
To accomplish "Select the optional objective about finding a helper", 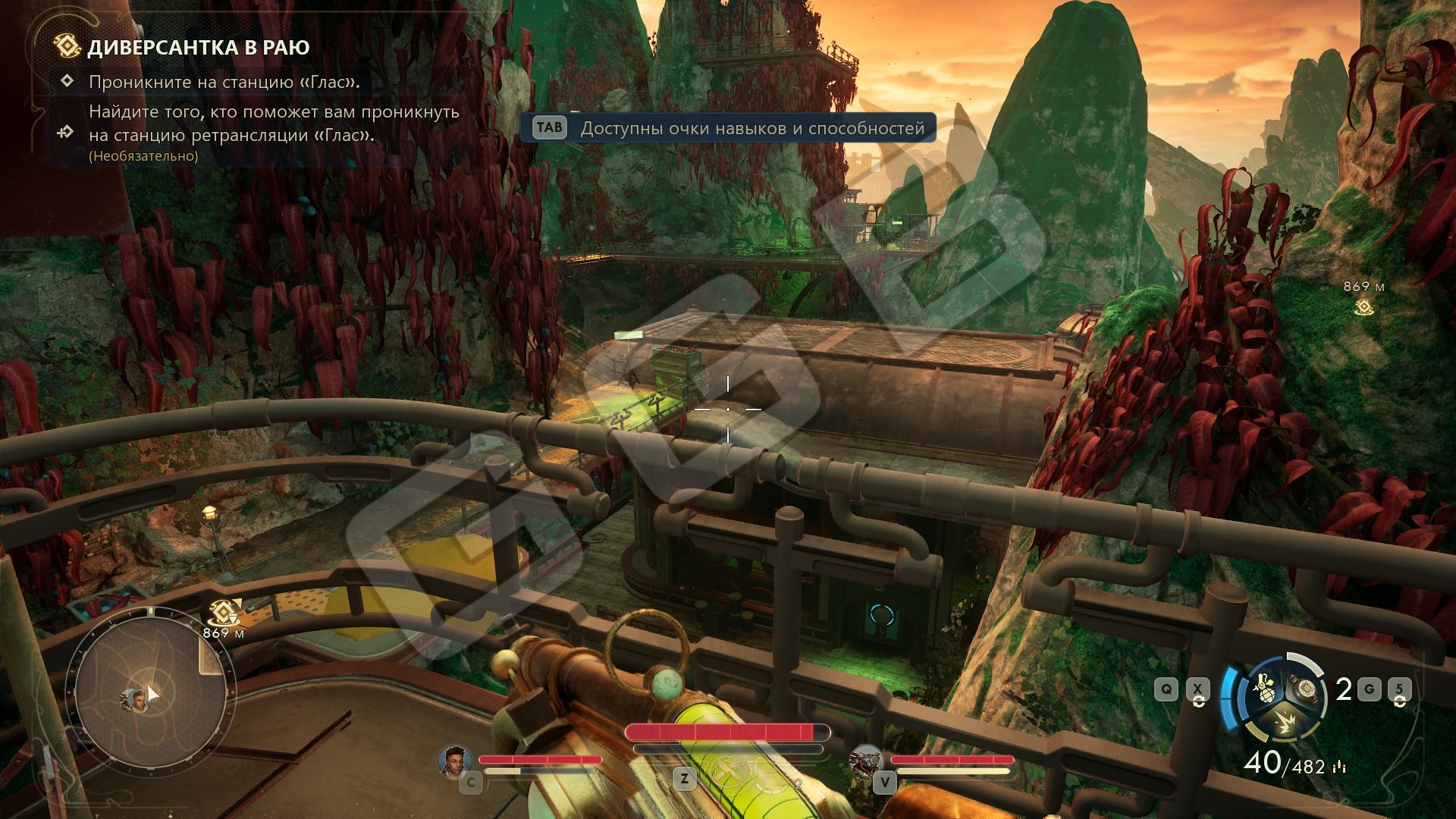I will pyautogui.click(x=274, y=124).
